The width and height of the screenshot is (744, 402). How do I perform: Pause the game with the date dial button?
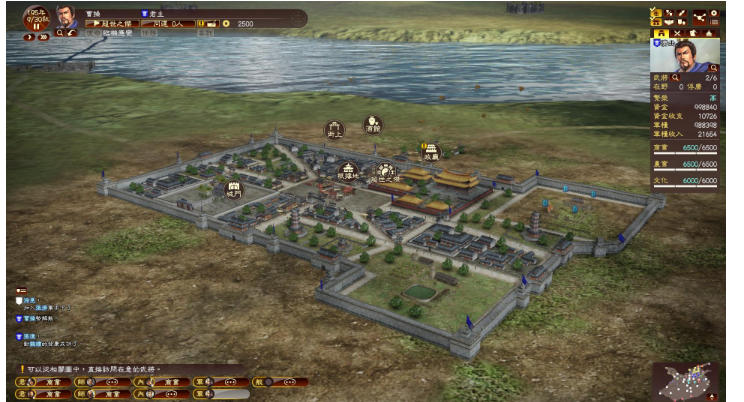[x=37, y=27]
